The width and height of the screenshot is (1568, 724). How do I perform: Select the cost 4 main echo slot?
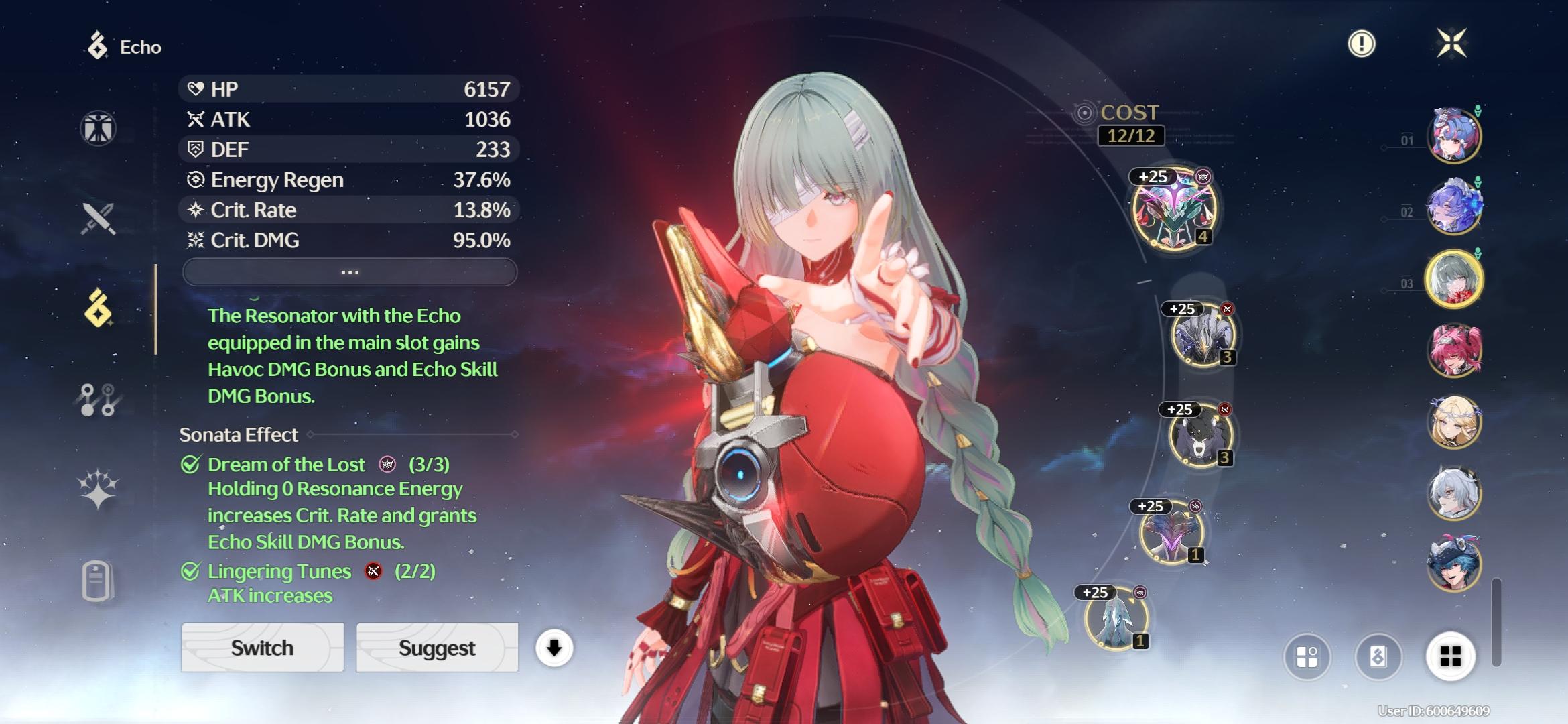1174,209
